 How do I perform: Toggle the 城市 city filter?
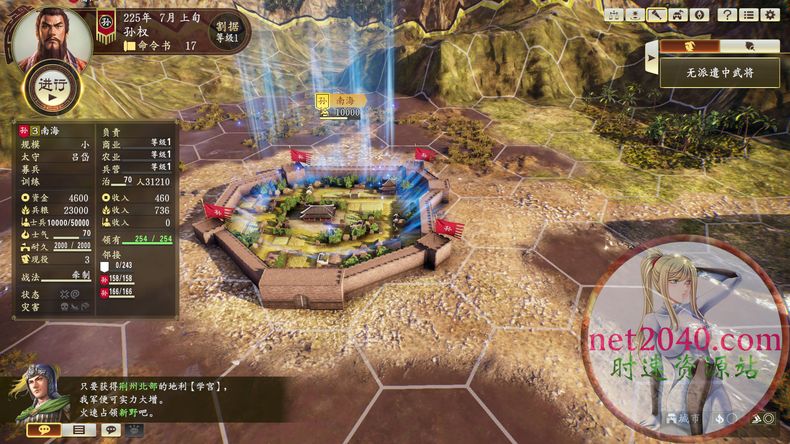point(680,416)
